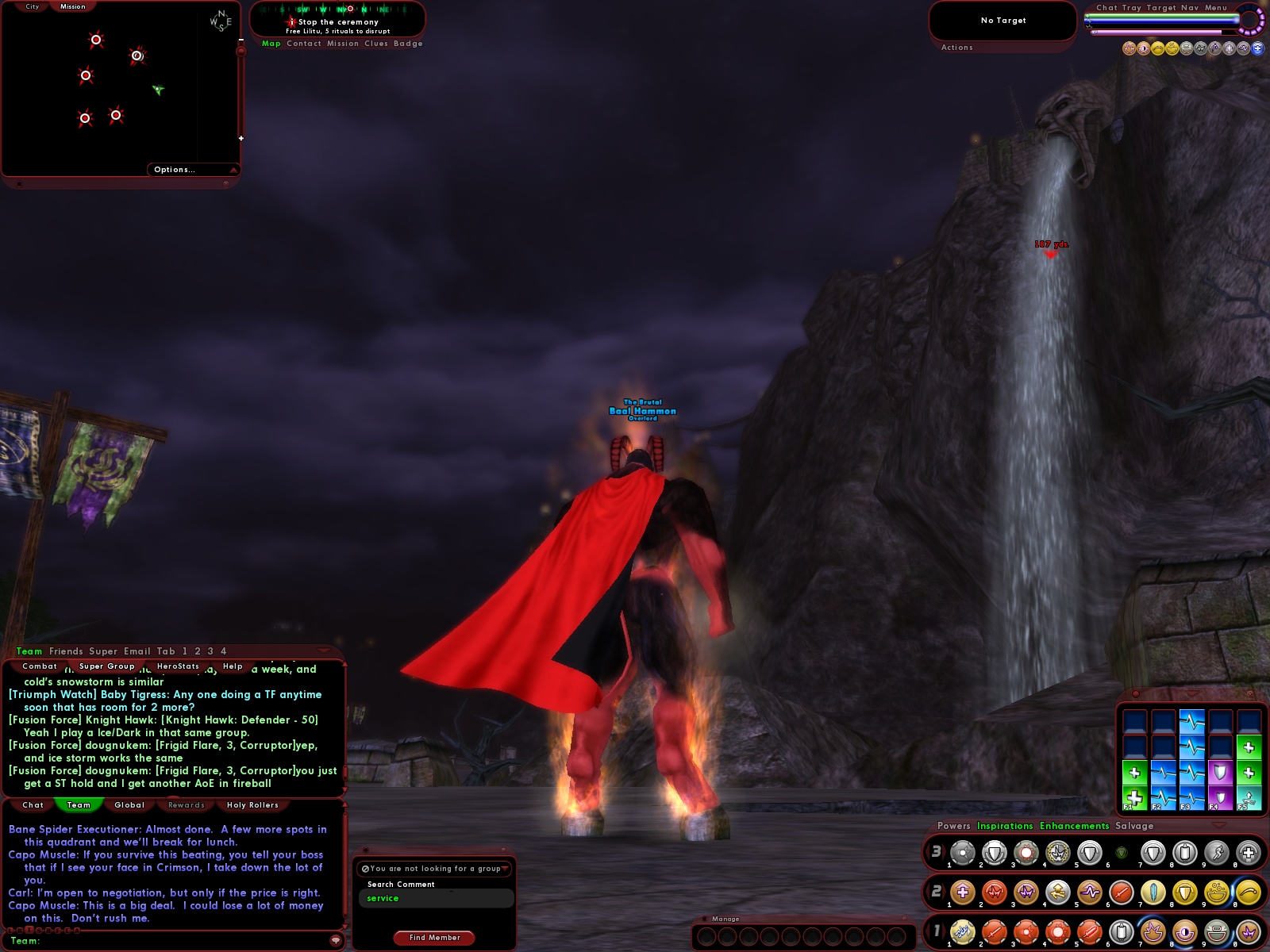The height and width of the screenshot is (952, 1270).
Task: Open the main Menu
Action: point(1215,8)
